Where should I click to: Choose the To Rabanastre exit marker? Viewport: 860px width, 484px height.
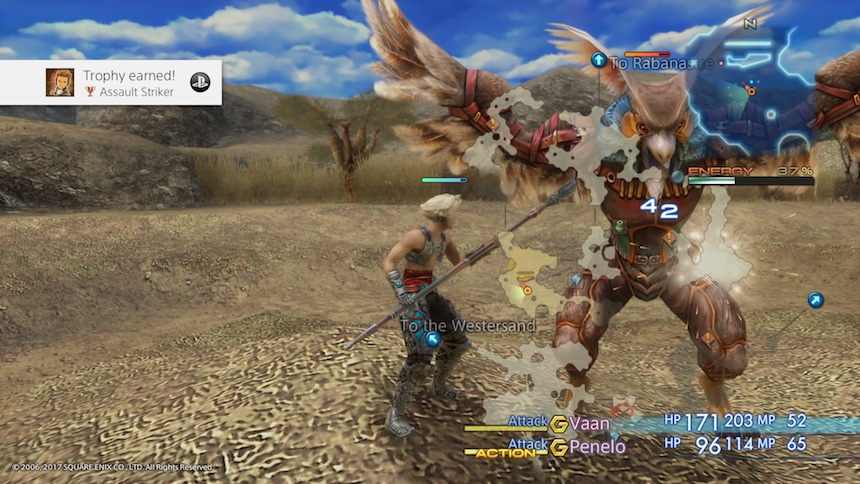tap(599, 61)
